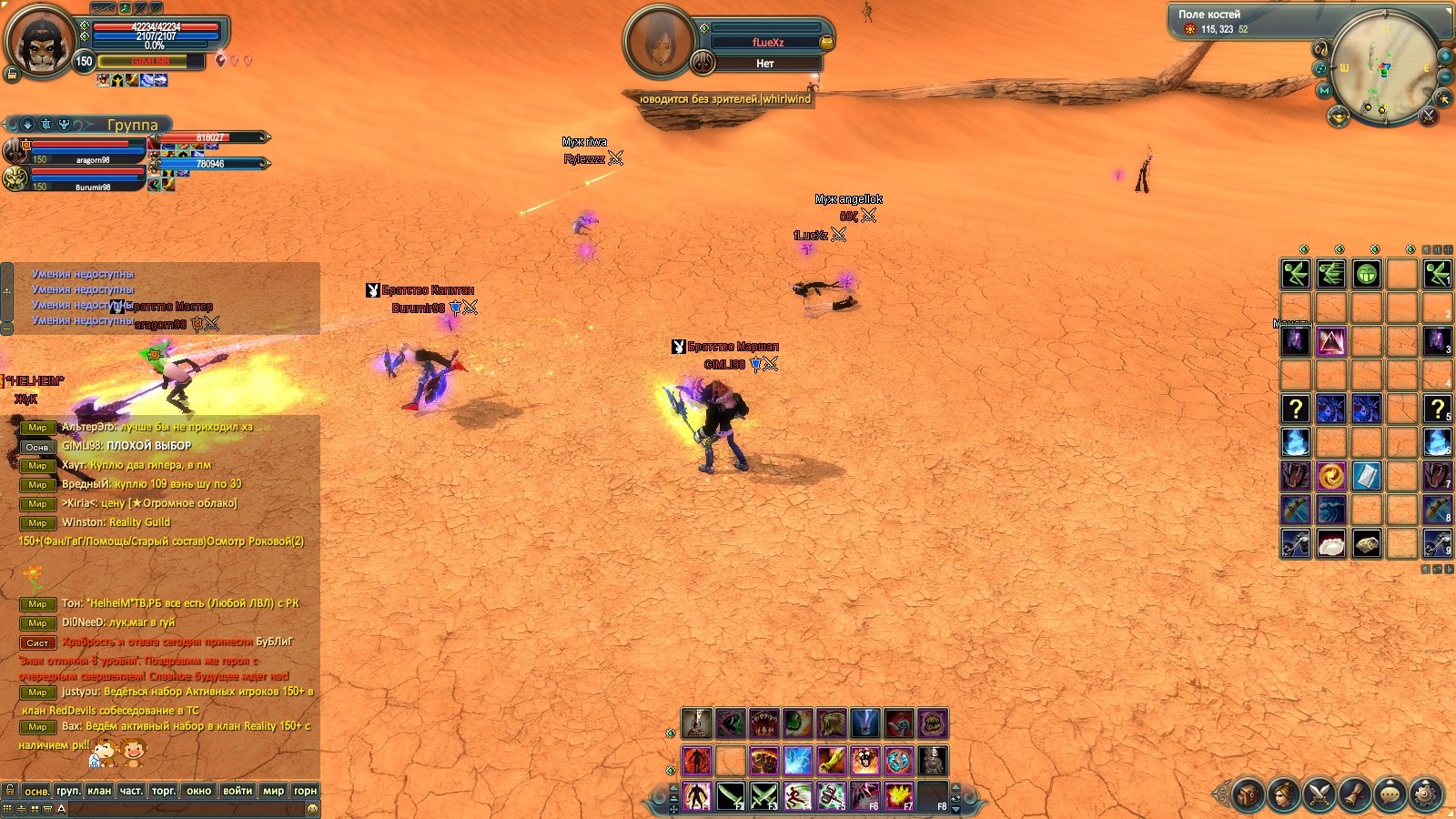The image size is (1456, 819).
Task: Open the "торг." trade chat tab
Action: [x=164, y=791]
